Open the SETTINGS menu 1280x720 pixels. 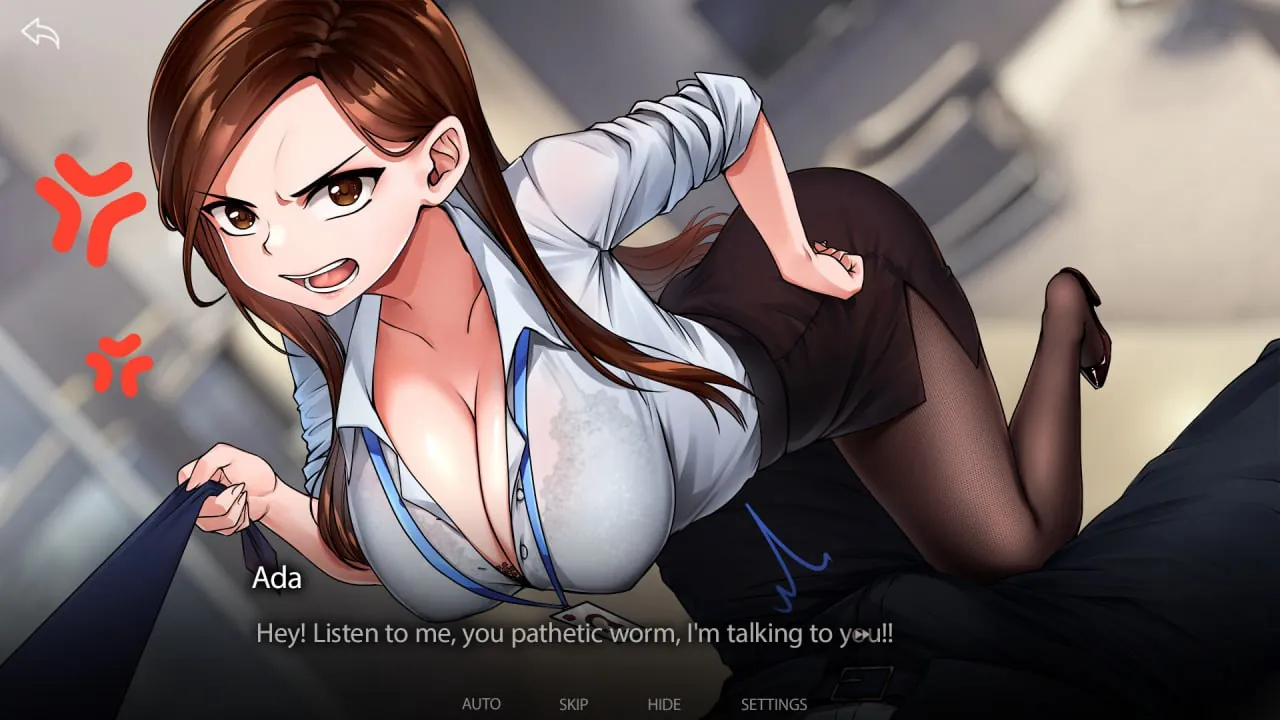773,704
